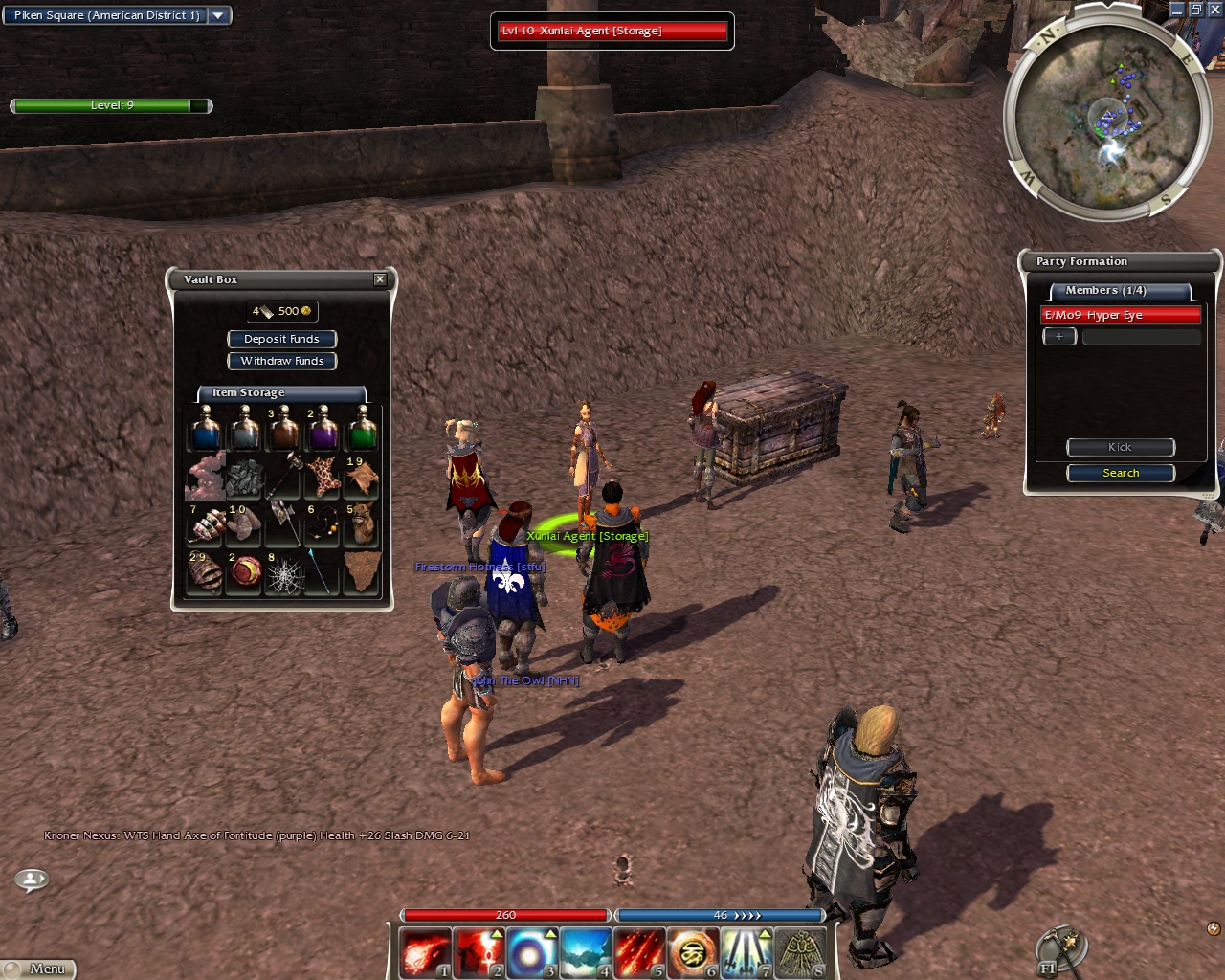Click the Deposit Funds button

(281, 339)
